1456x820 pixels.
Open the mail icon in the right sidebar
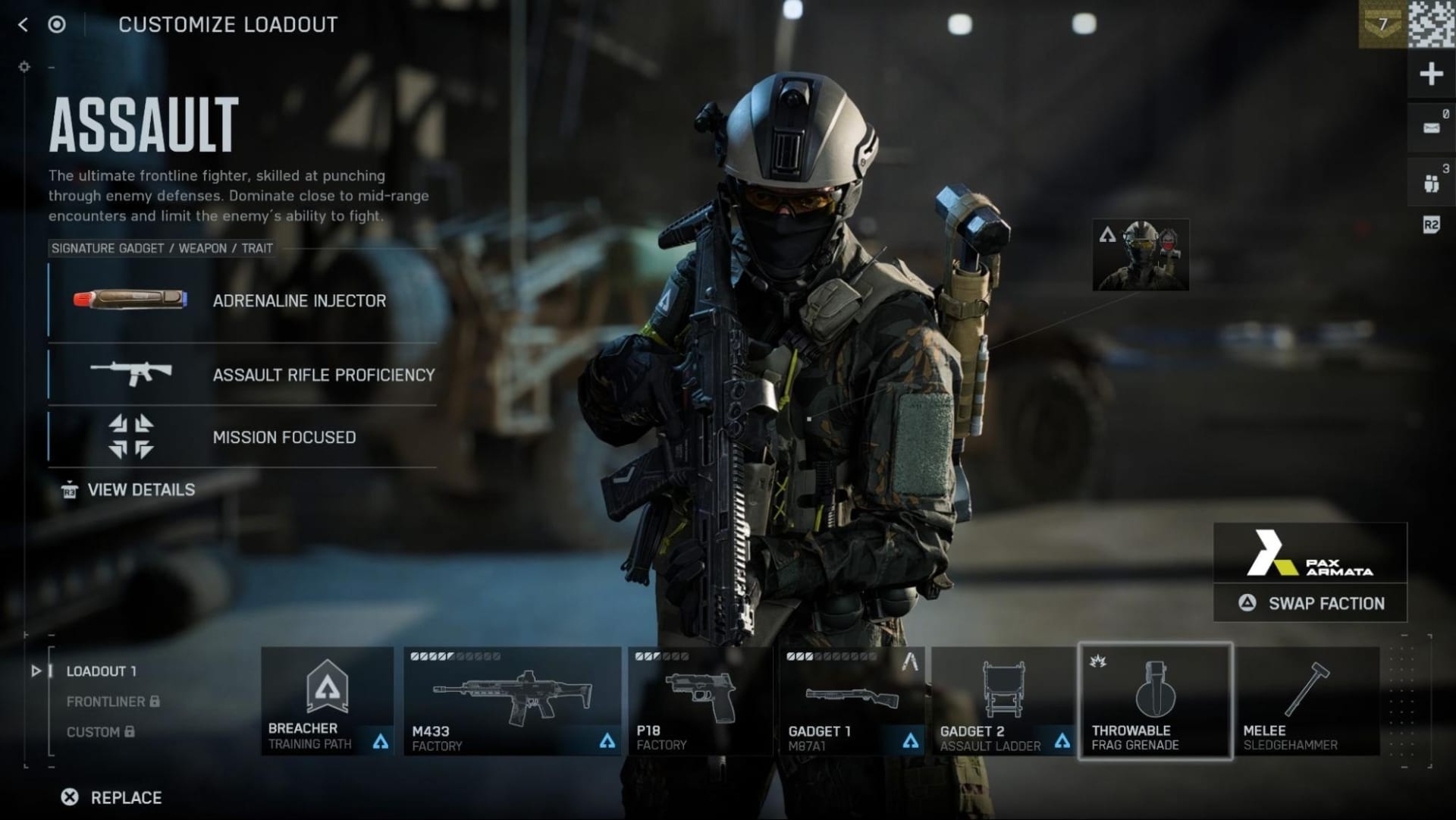point(1431,127)
